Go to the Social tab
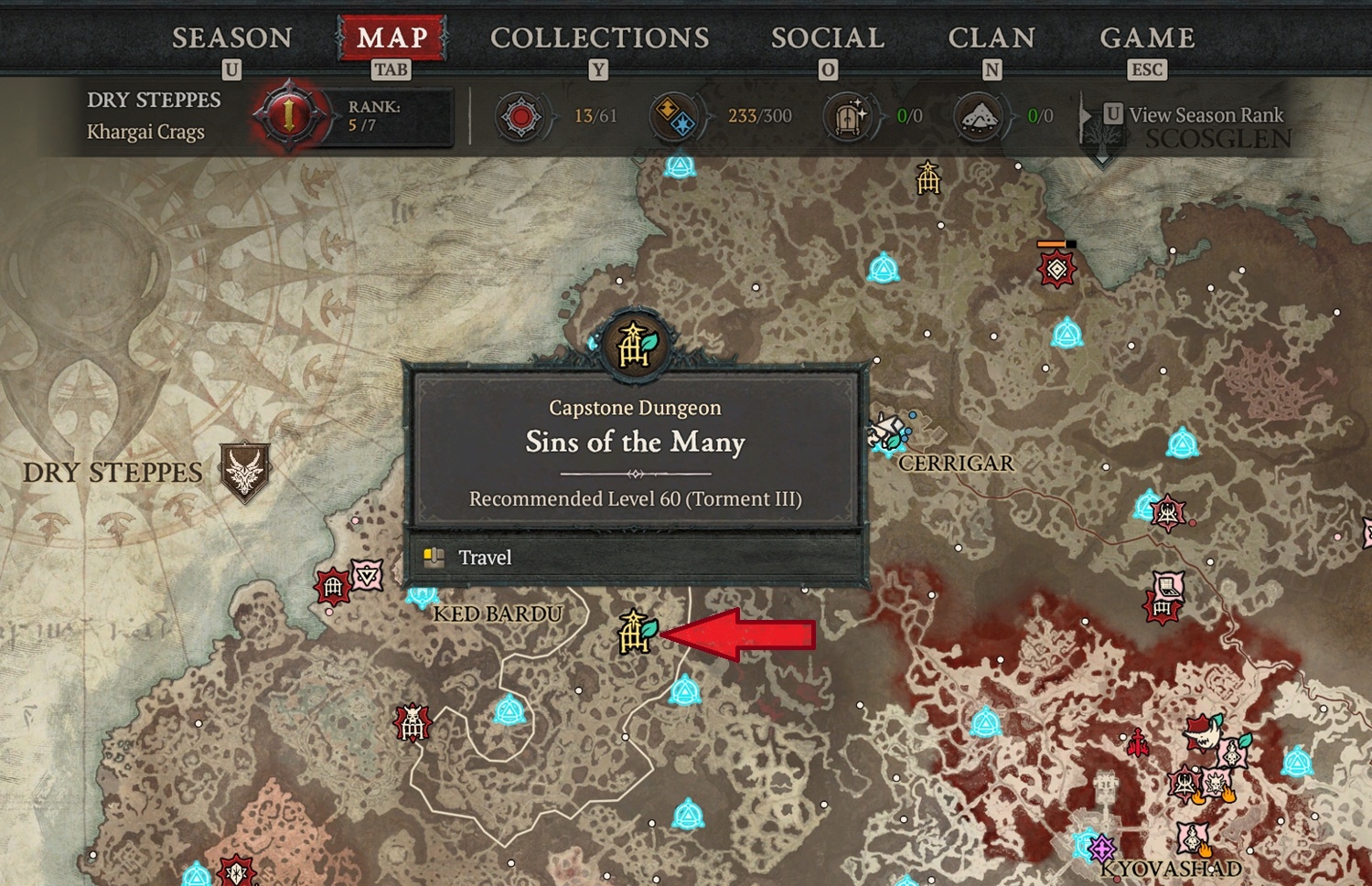Viewport: 1372px width, 886px height. pyautogui.click(x=827, y=38)
